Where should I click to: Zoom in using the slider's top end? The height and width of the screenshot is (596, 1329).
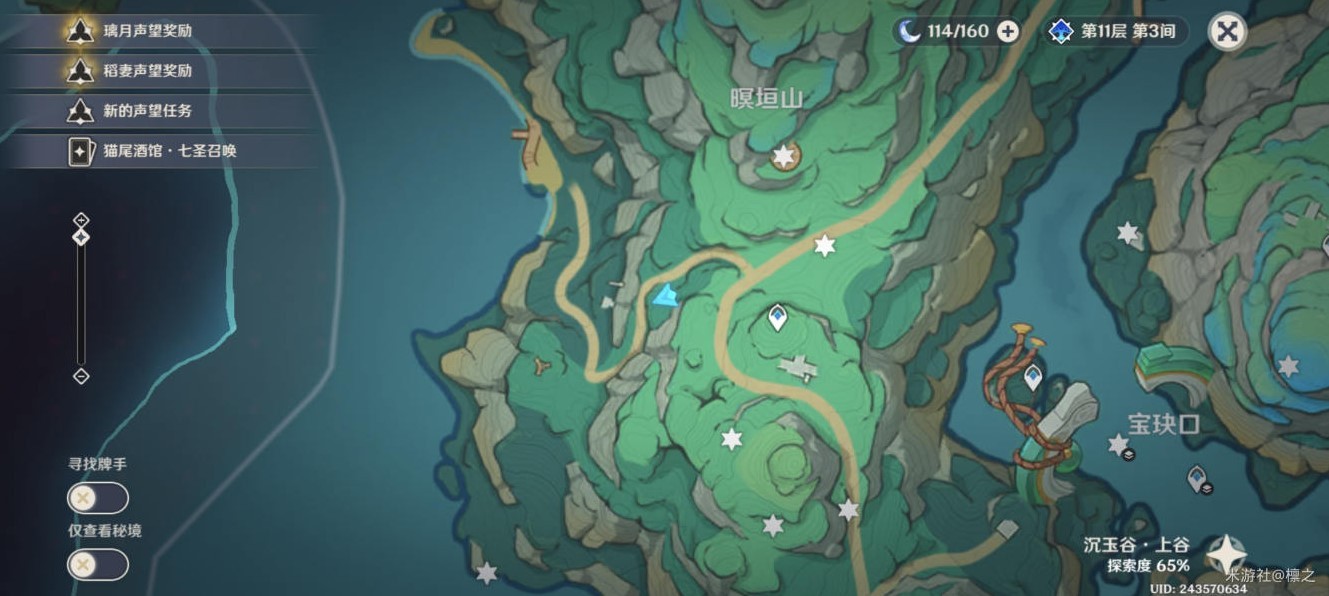(x=82, y=220)
